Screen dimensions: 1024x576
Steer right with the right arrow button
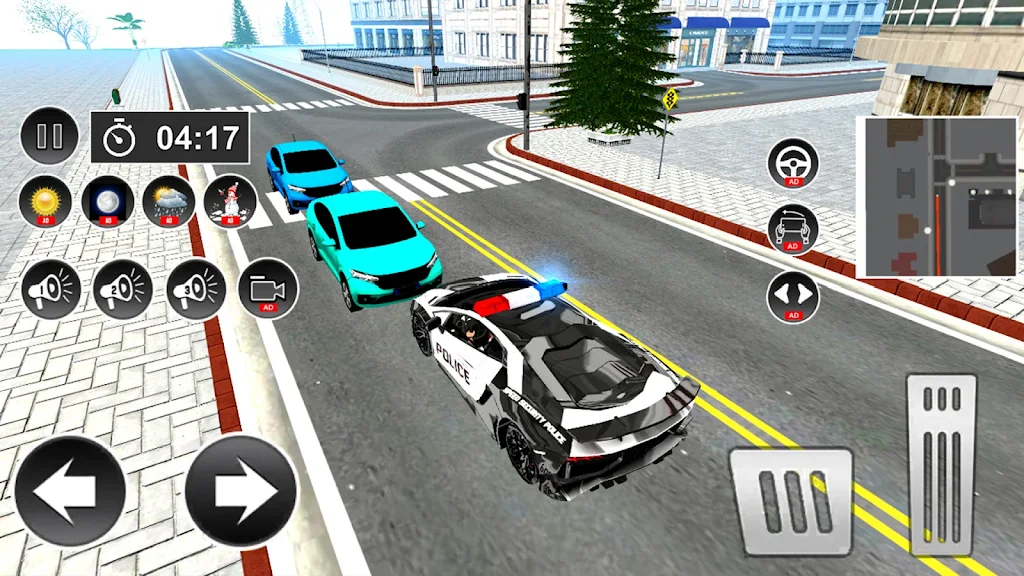click(241, 490)
